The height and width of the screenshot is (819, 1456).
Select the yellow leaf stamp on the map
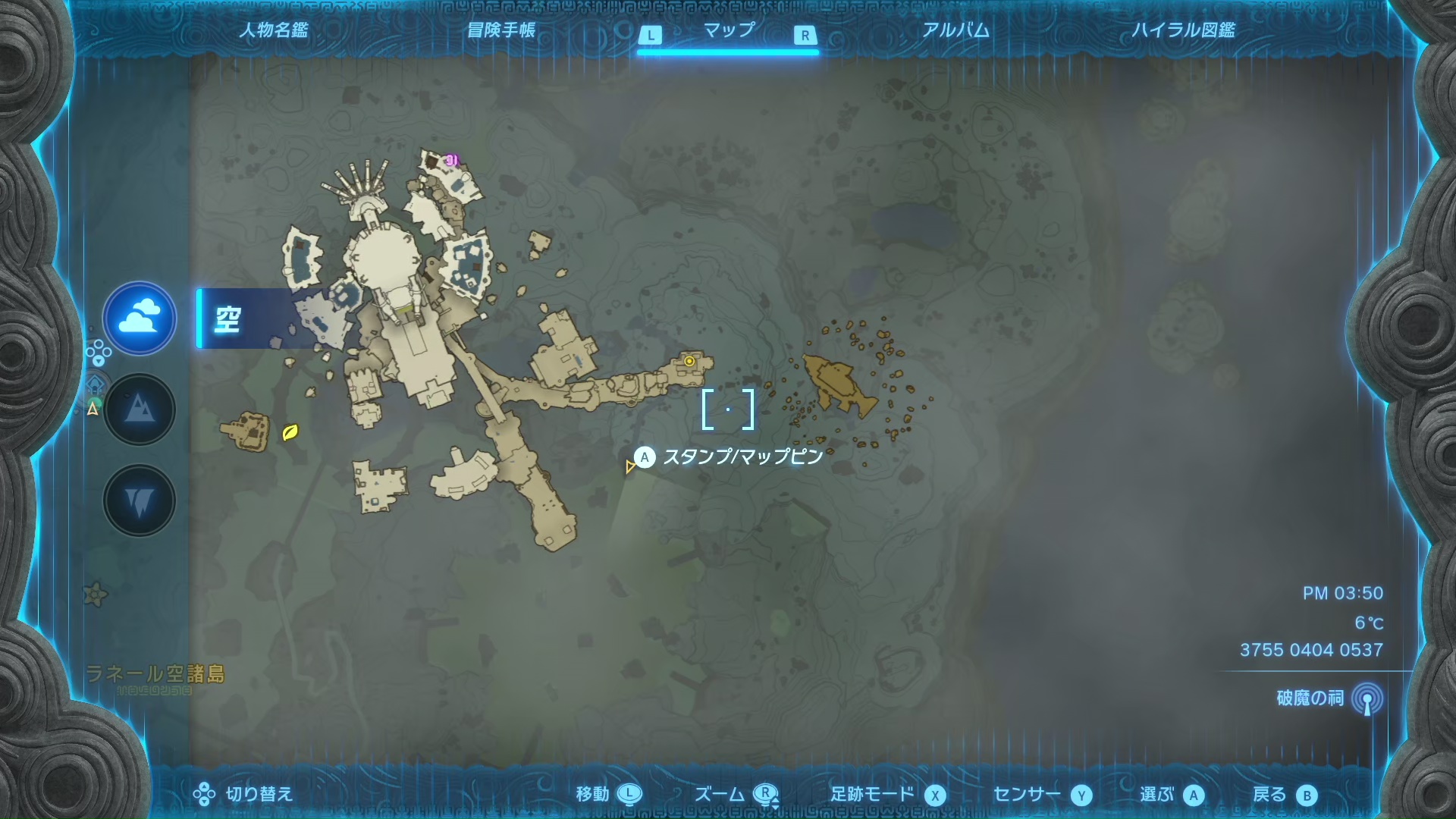[290, 432]
